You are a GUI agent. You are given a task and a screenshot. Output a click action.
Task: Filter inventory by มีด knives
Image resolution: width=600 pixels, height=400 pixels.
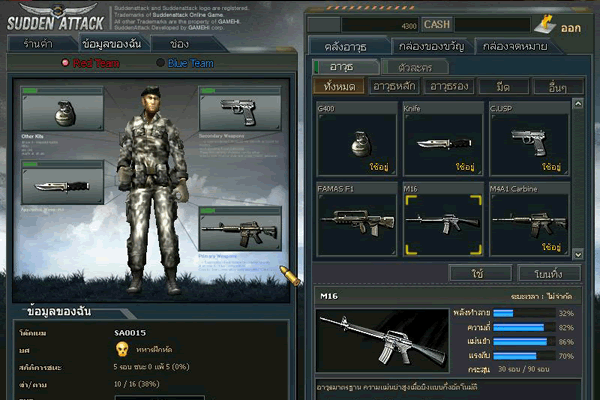click(503, 88)
